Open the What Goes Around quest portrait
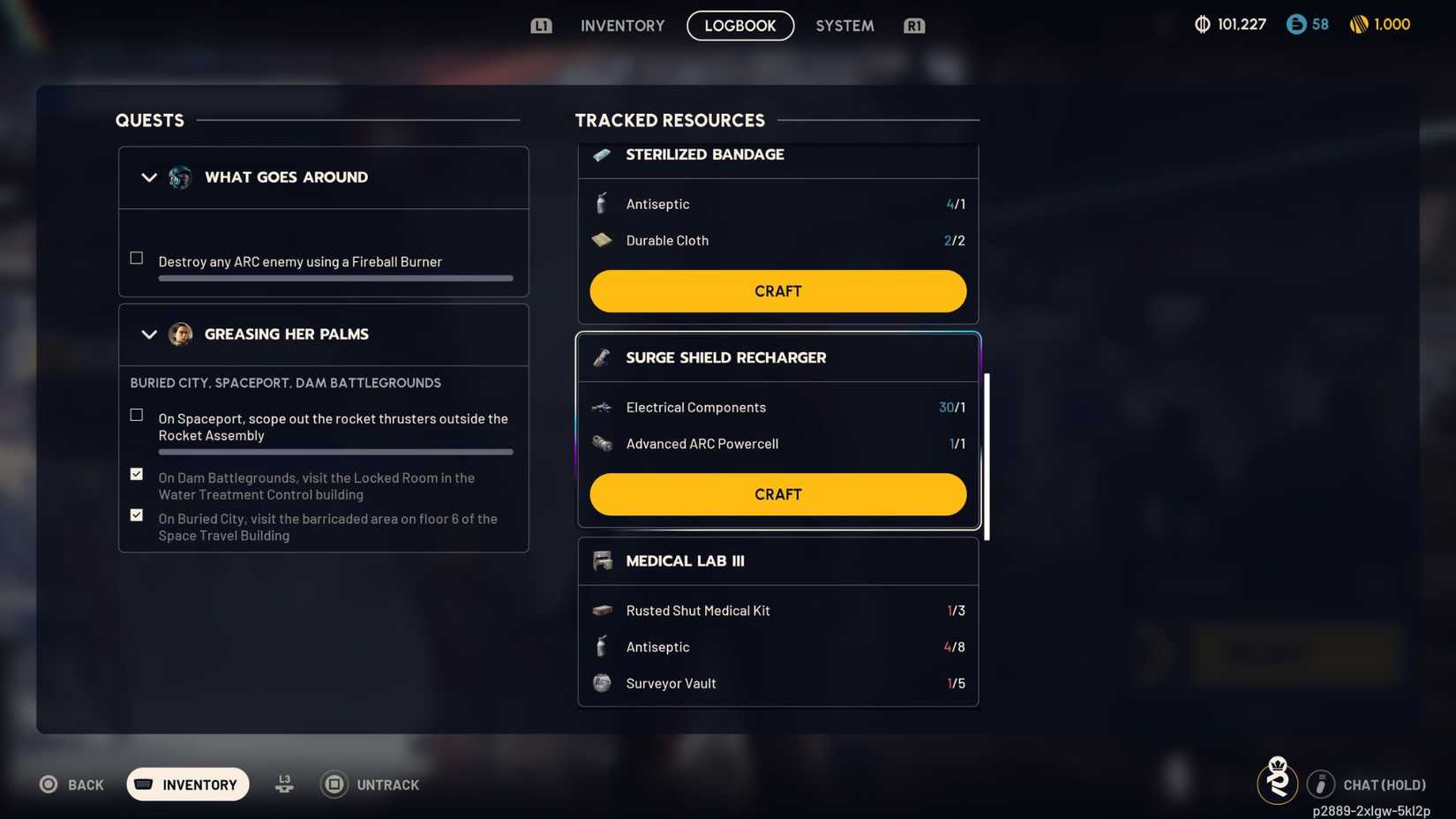 coord(180,177)
